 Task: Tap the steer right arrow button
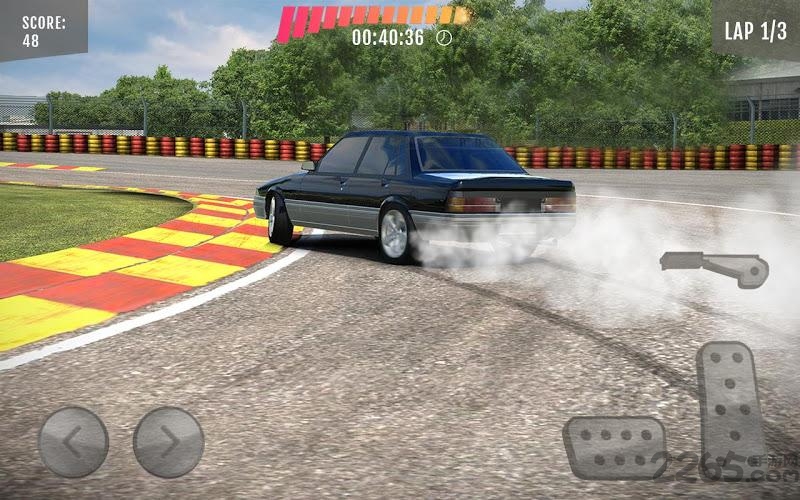coord(168,441)
